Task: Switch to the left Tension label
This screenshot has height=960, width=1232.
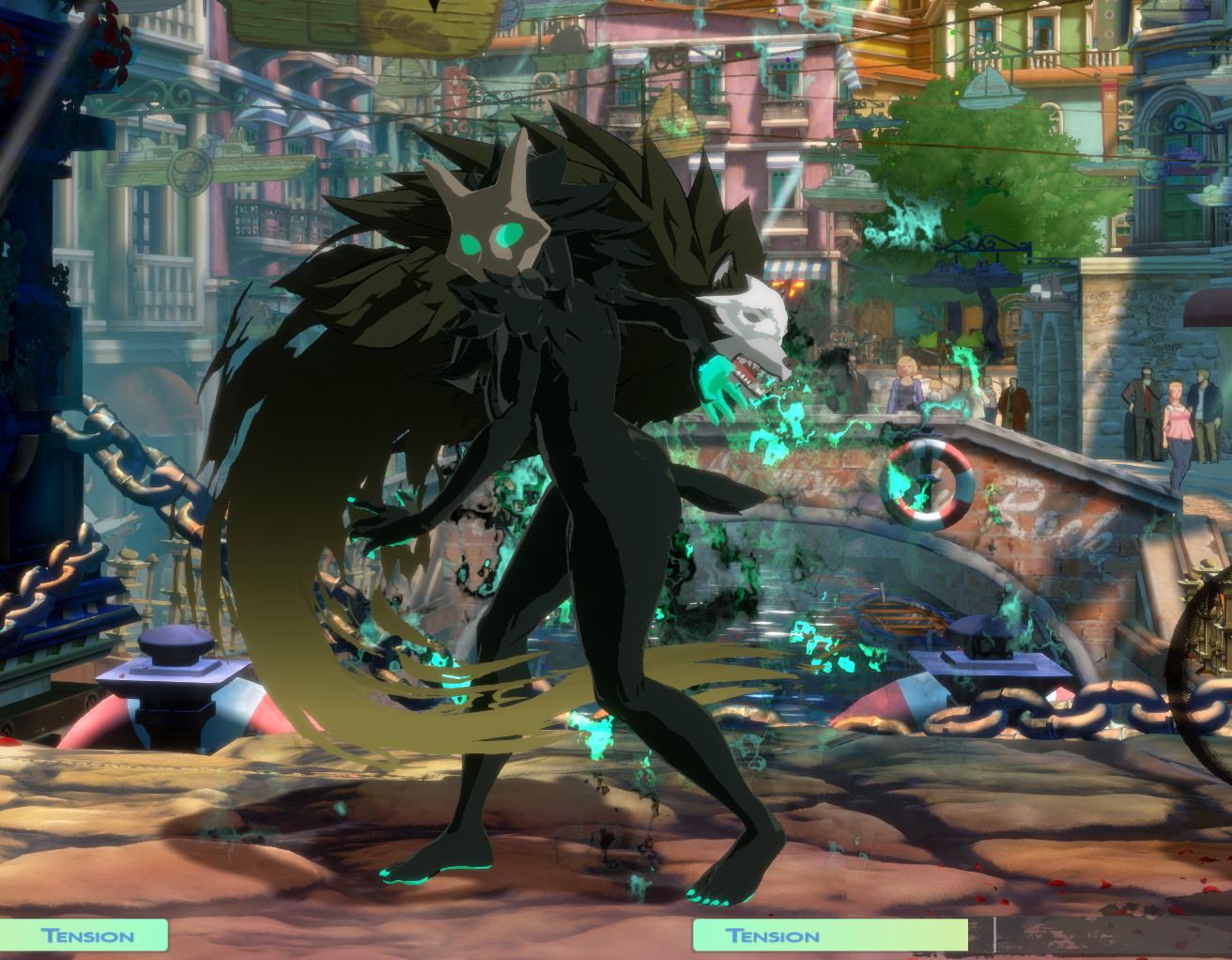Action: click(89, 936)
